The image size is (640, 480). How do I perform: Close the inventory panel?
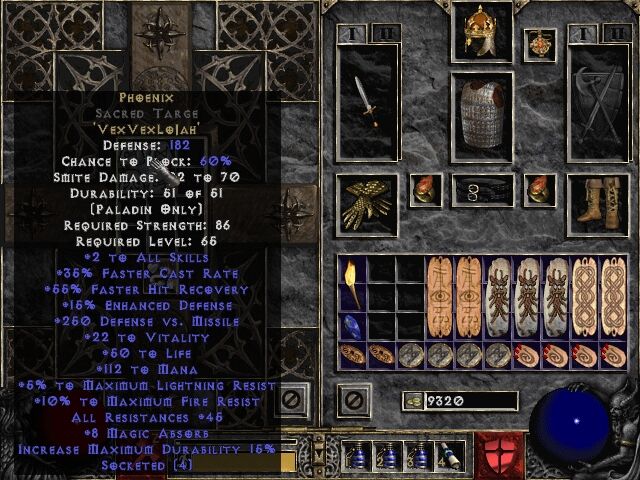point(353,402)
